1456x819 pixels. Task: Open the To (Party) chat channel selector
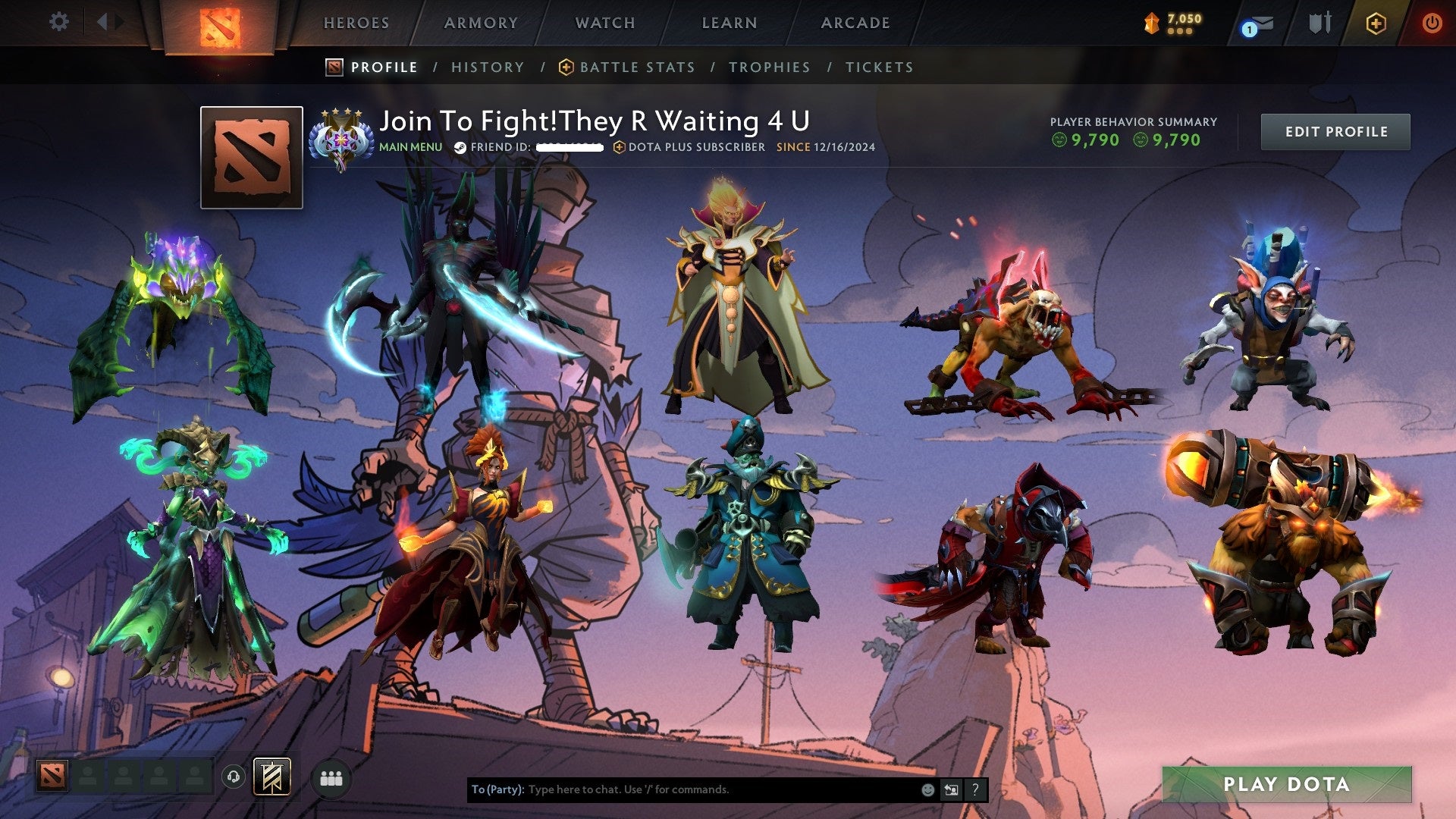497,789
